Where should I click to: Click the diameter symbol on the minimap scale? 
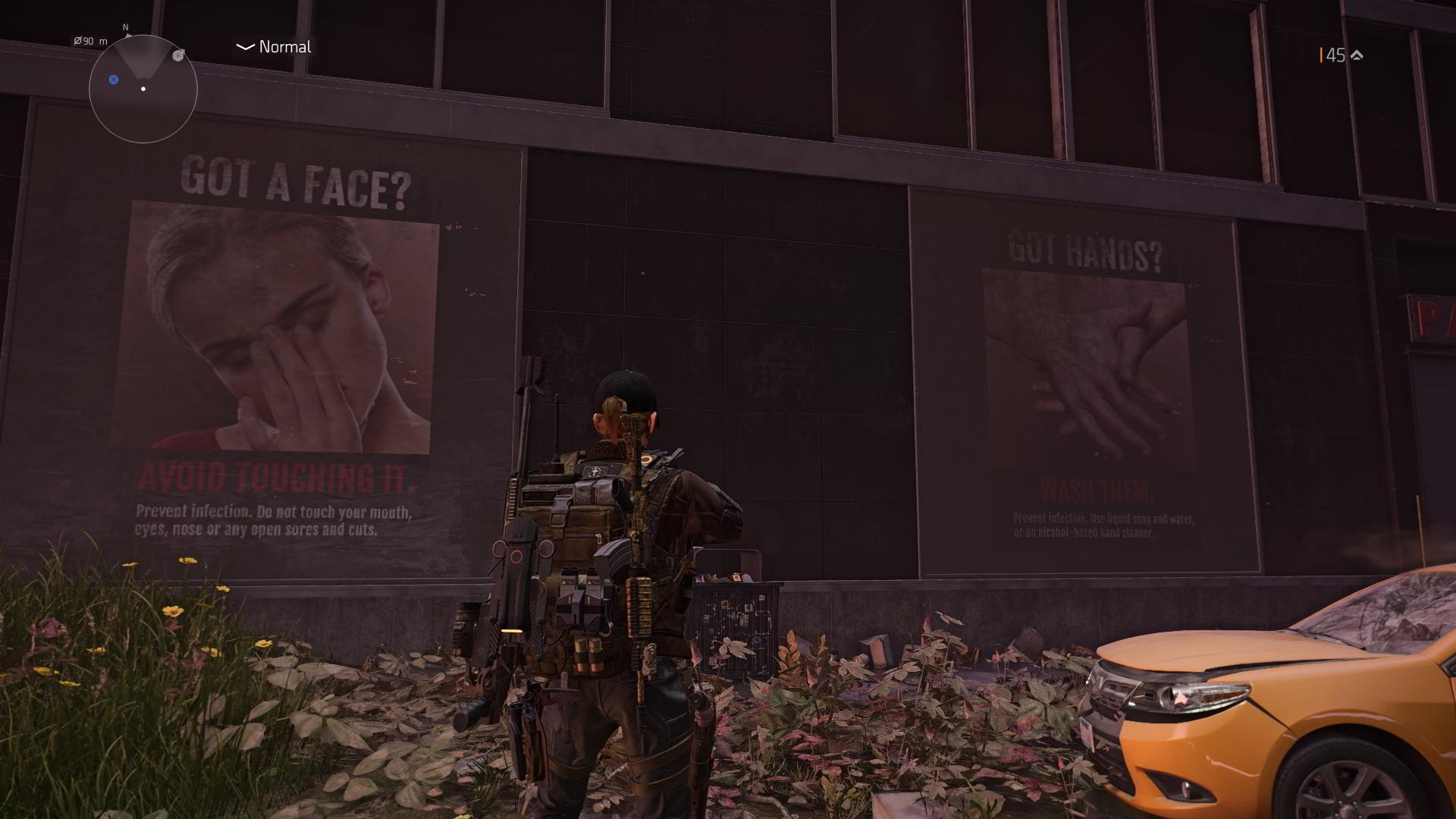(x=77, y=41)
